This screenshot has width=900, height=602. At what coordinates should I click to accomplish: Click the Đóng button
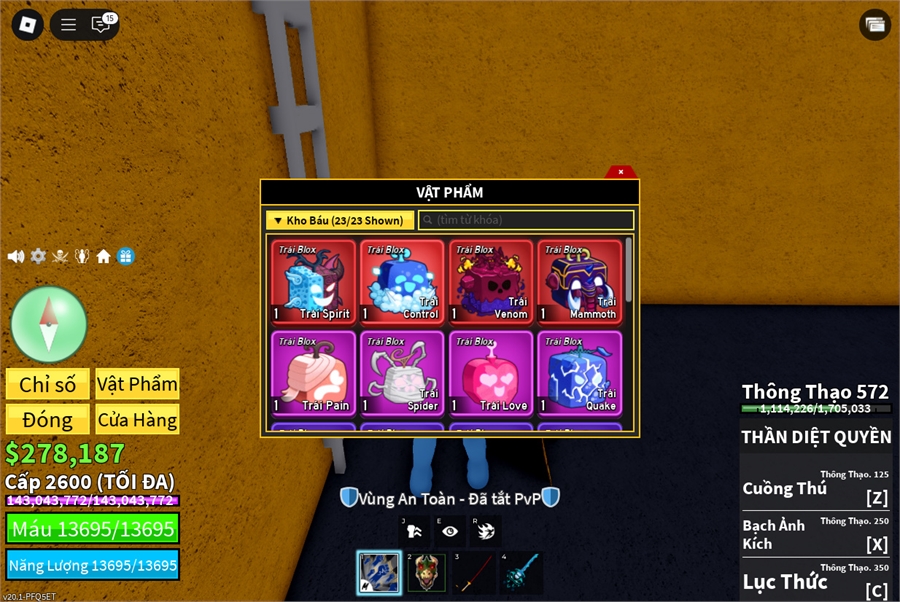(48, 420)
